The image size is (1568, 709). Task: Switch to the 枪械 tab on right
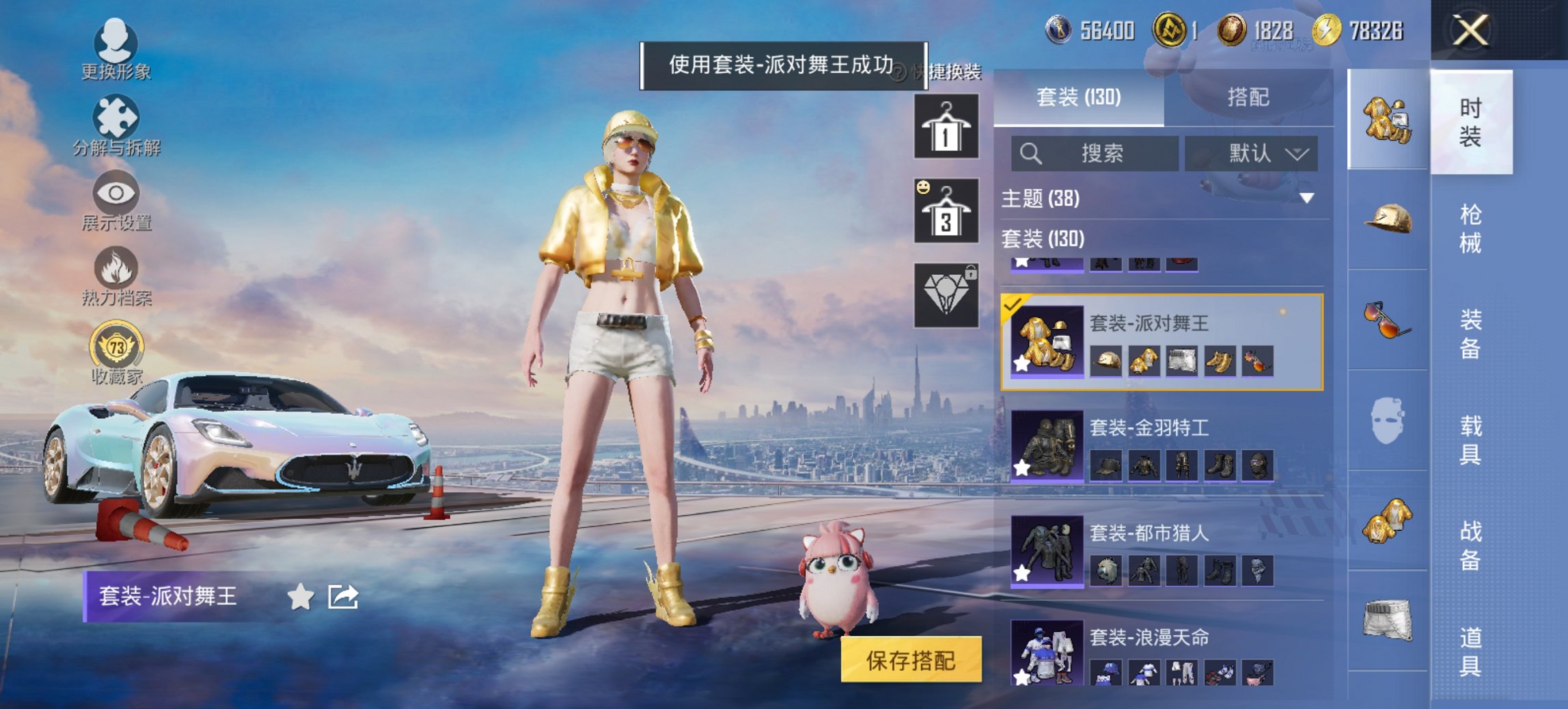(1469, 232)
